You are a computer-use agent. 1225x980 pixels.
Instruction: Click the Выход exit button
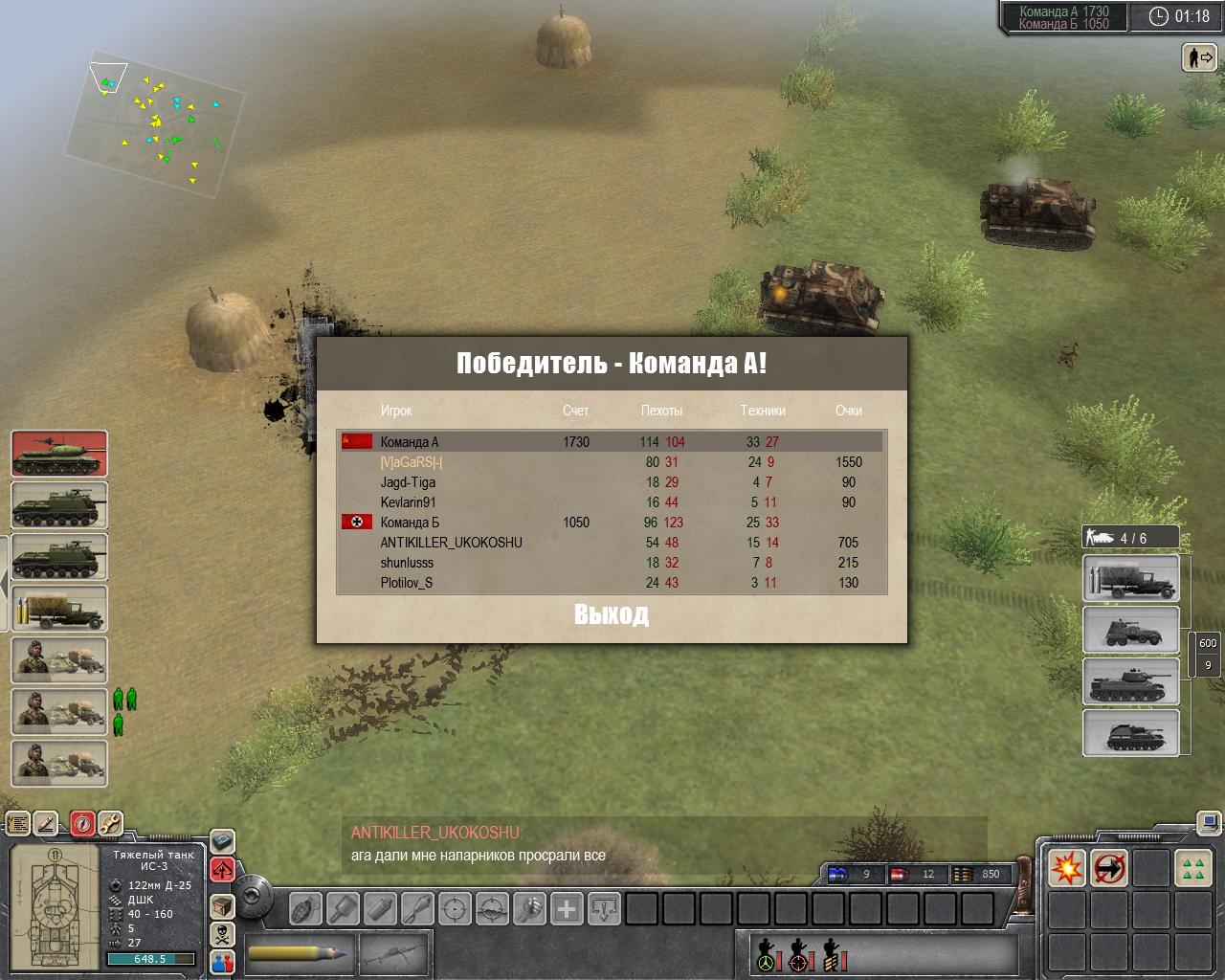(x=612, y=614)
